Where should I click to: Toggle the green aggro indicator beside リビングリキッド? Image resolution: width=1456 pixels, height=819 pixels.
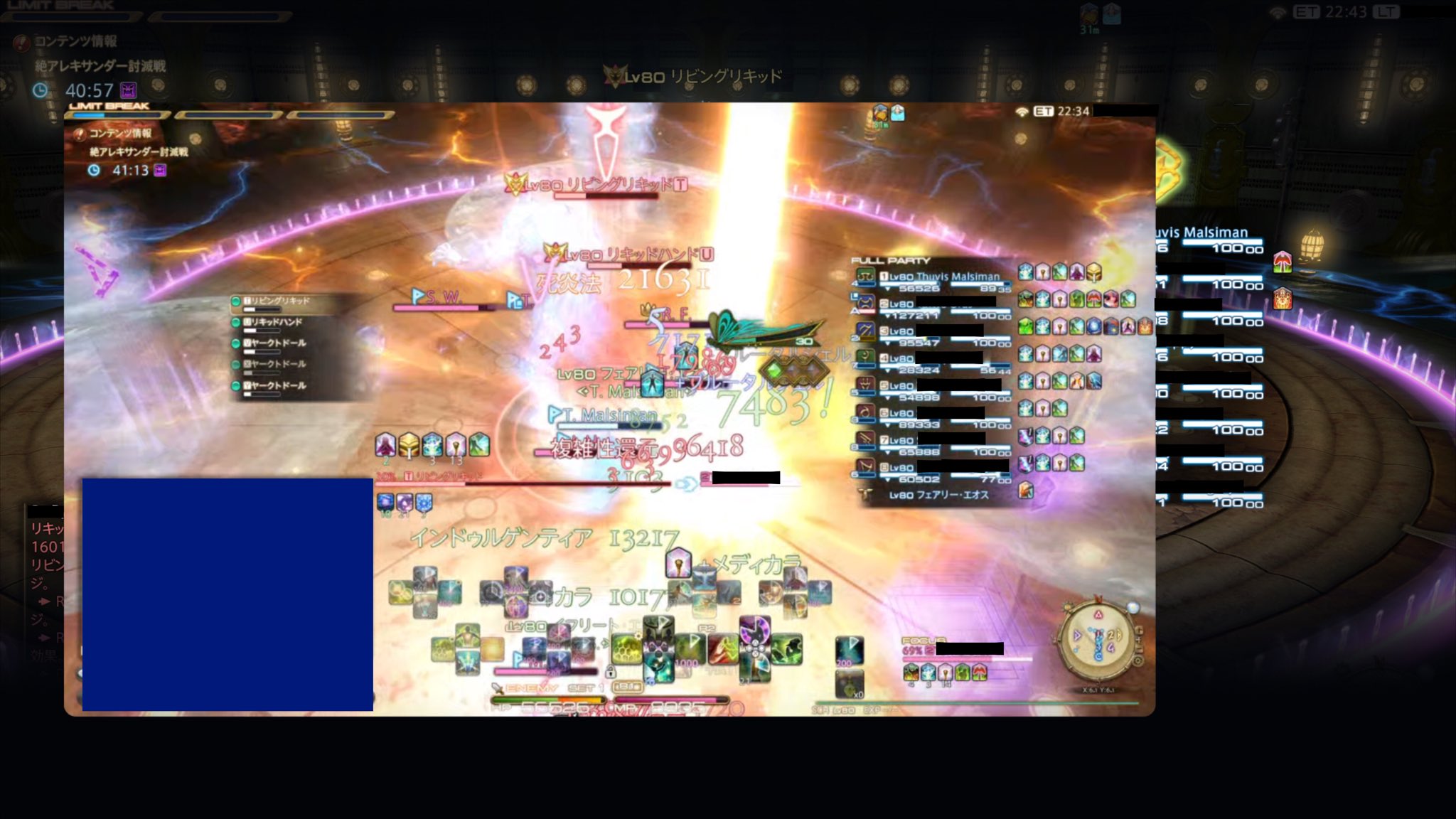pyautogui.click(x=235, y=301)
